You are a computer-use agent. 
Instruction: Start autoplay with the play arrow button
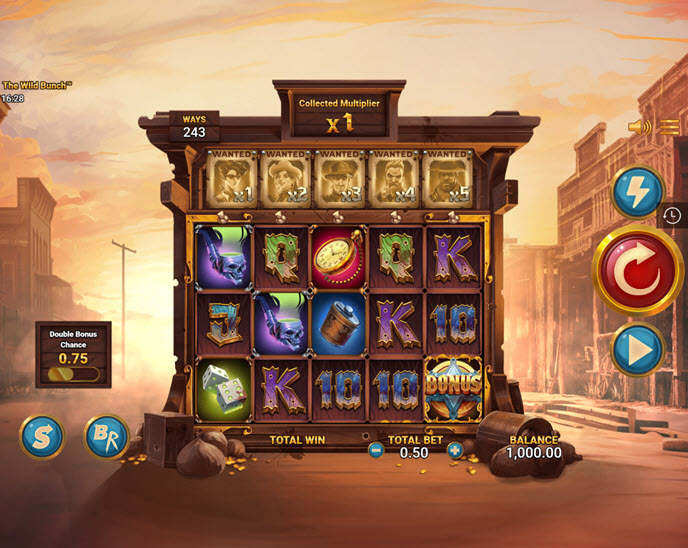[x=637, y=349]
